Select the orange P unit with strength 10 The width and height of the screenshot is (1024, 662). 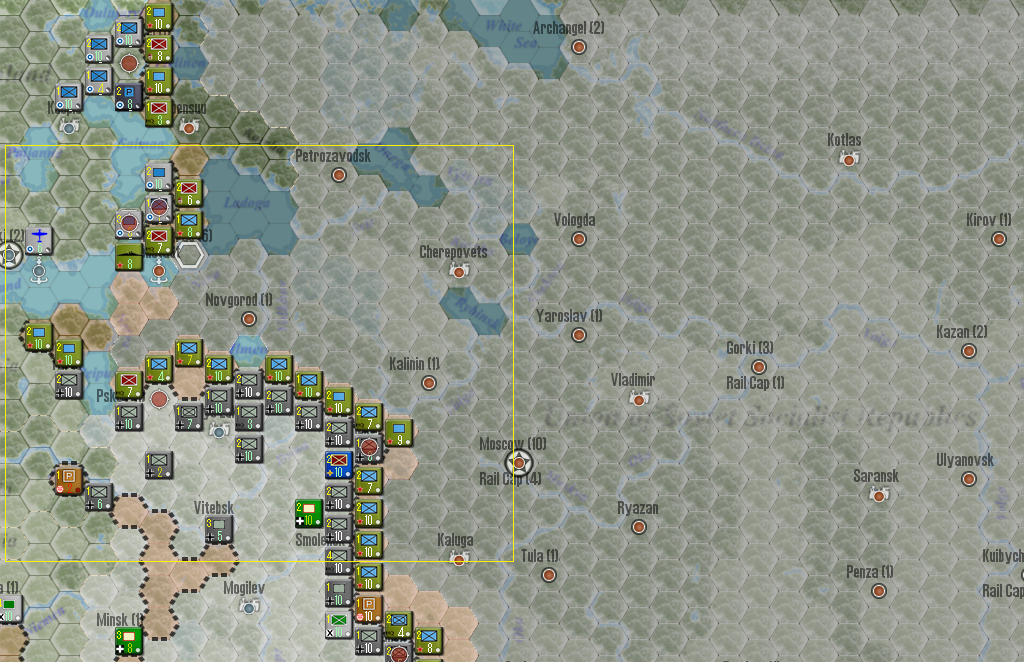coord(368,609)
